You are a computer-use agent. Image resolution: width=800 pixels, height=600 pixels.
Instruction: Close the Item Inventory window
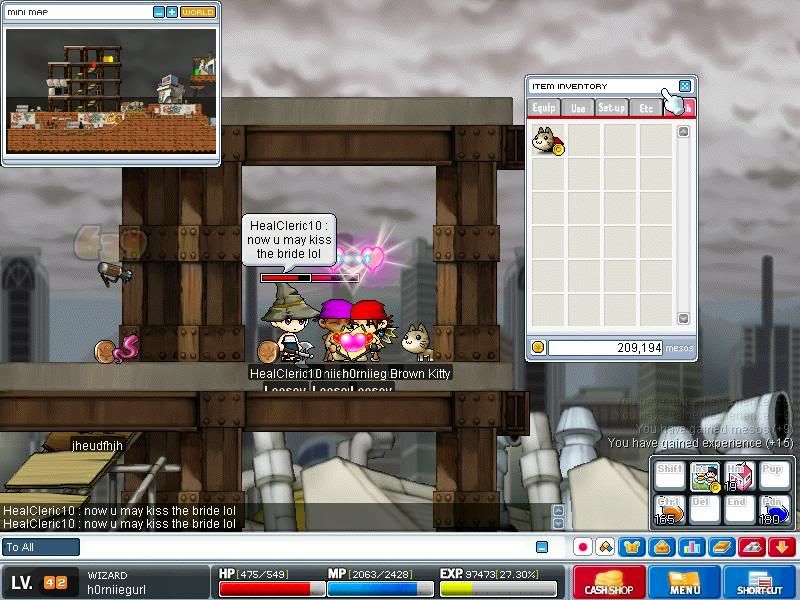click(x=685, y=86)
